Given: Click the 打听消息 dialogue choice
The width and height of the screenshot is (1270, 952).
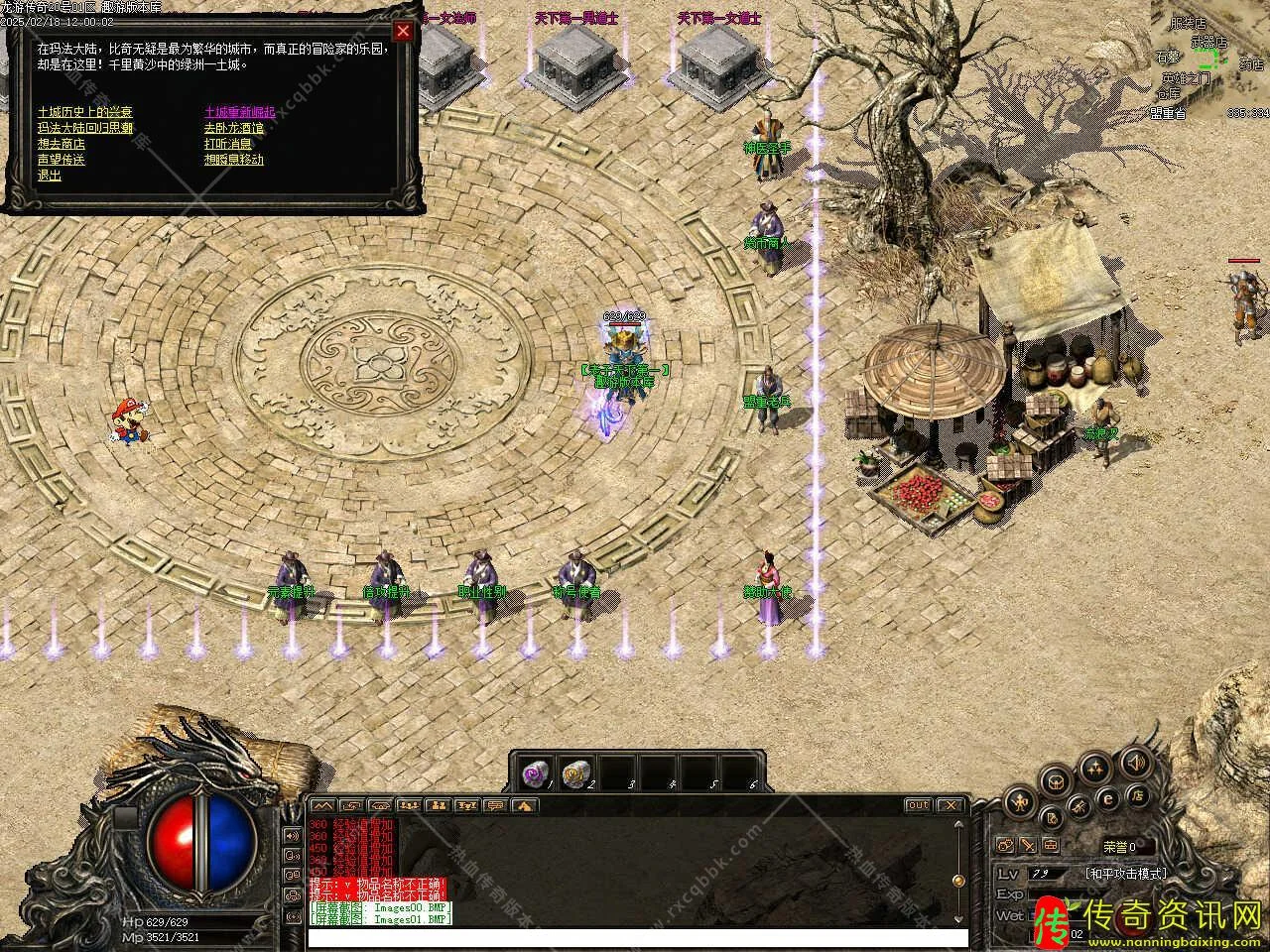Looking at the screenshot, I should click(x=228, y=144).
